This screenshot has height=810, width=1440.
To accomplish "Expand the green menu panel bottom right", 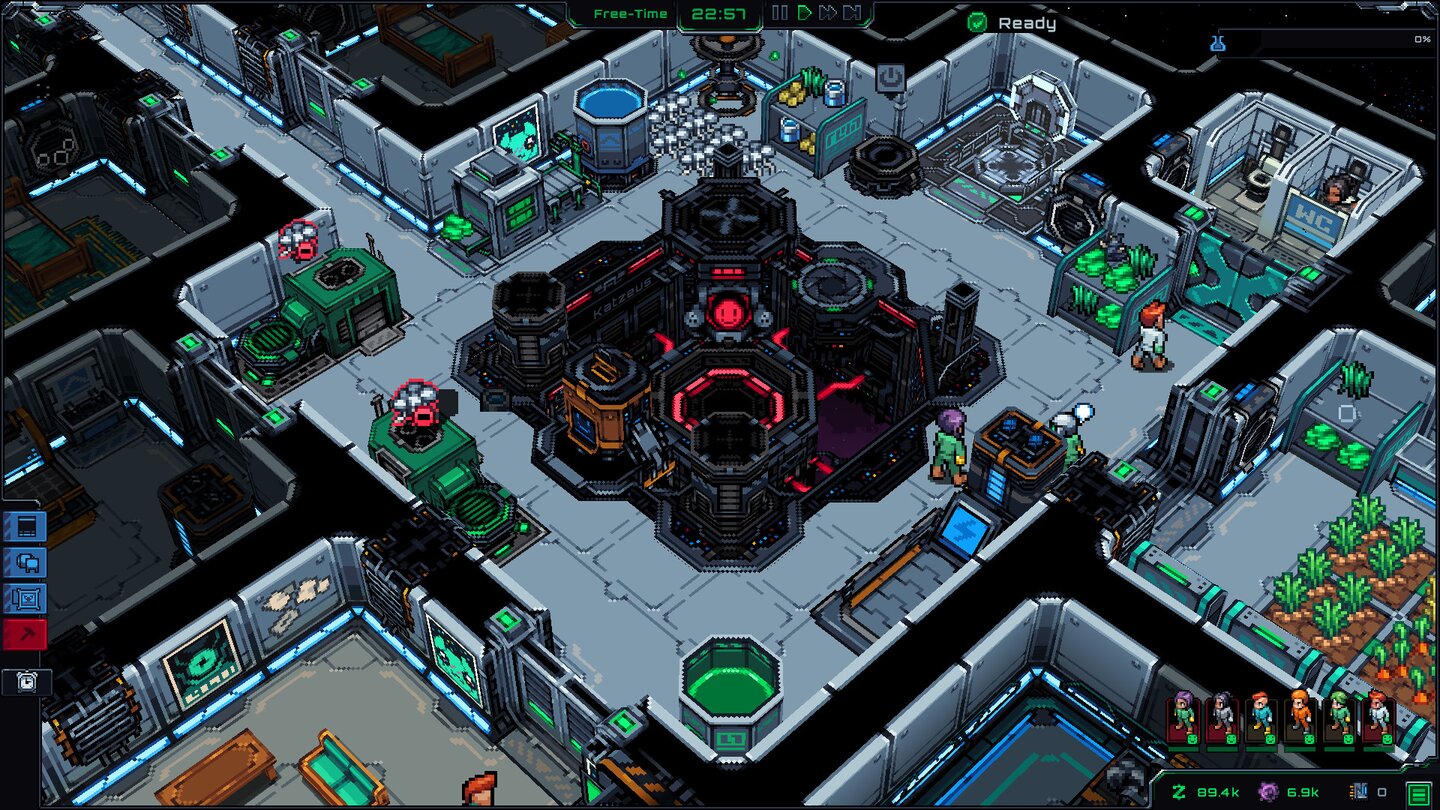I will click(x=1416, y=791).
